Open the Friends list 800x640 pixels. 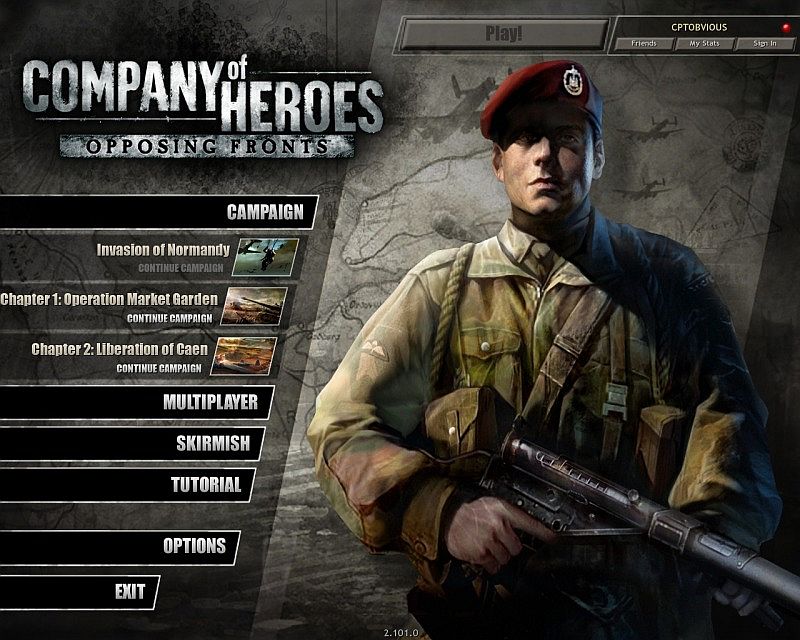click(643, 44)
